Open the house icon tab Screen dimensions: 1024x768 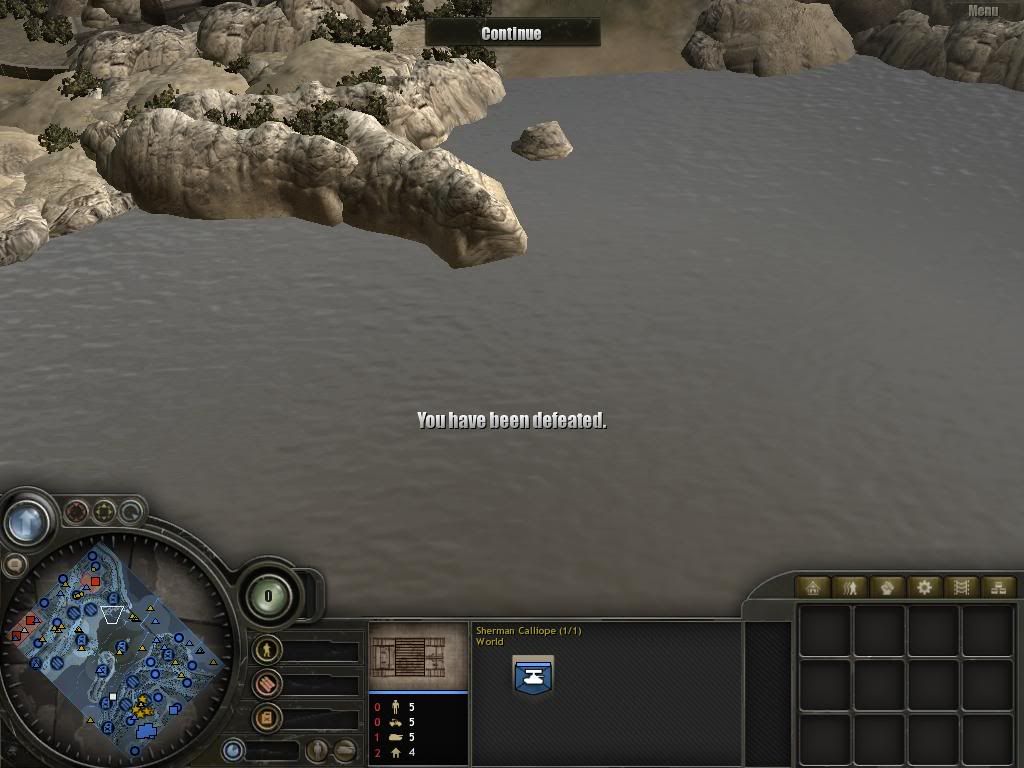[x=812, y=587]
